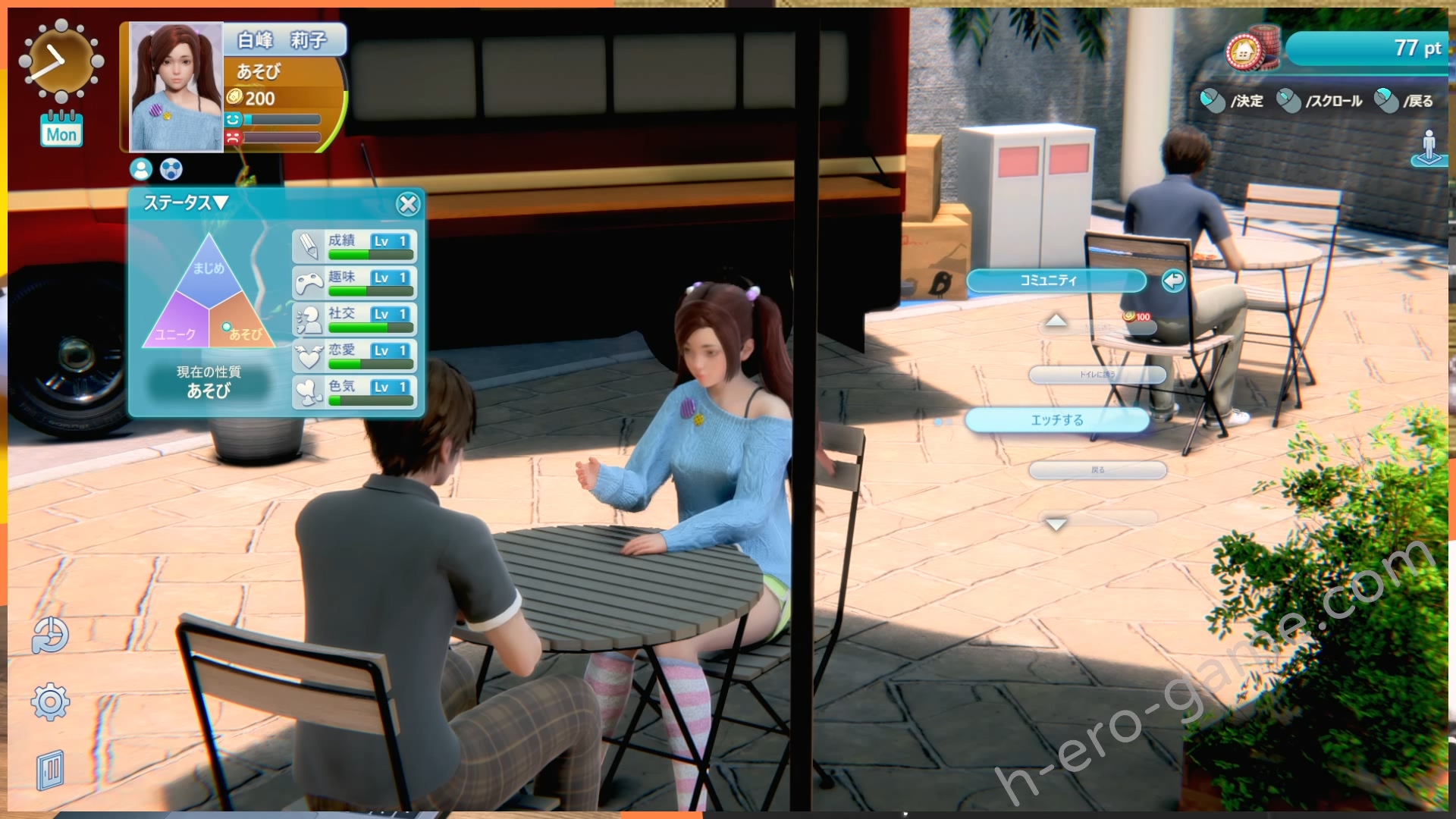Click the door exit icon
This screenshot has height=819, width=1456.
click(x=50, y=770)
